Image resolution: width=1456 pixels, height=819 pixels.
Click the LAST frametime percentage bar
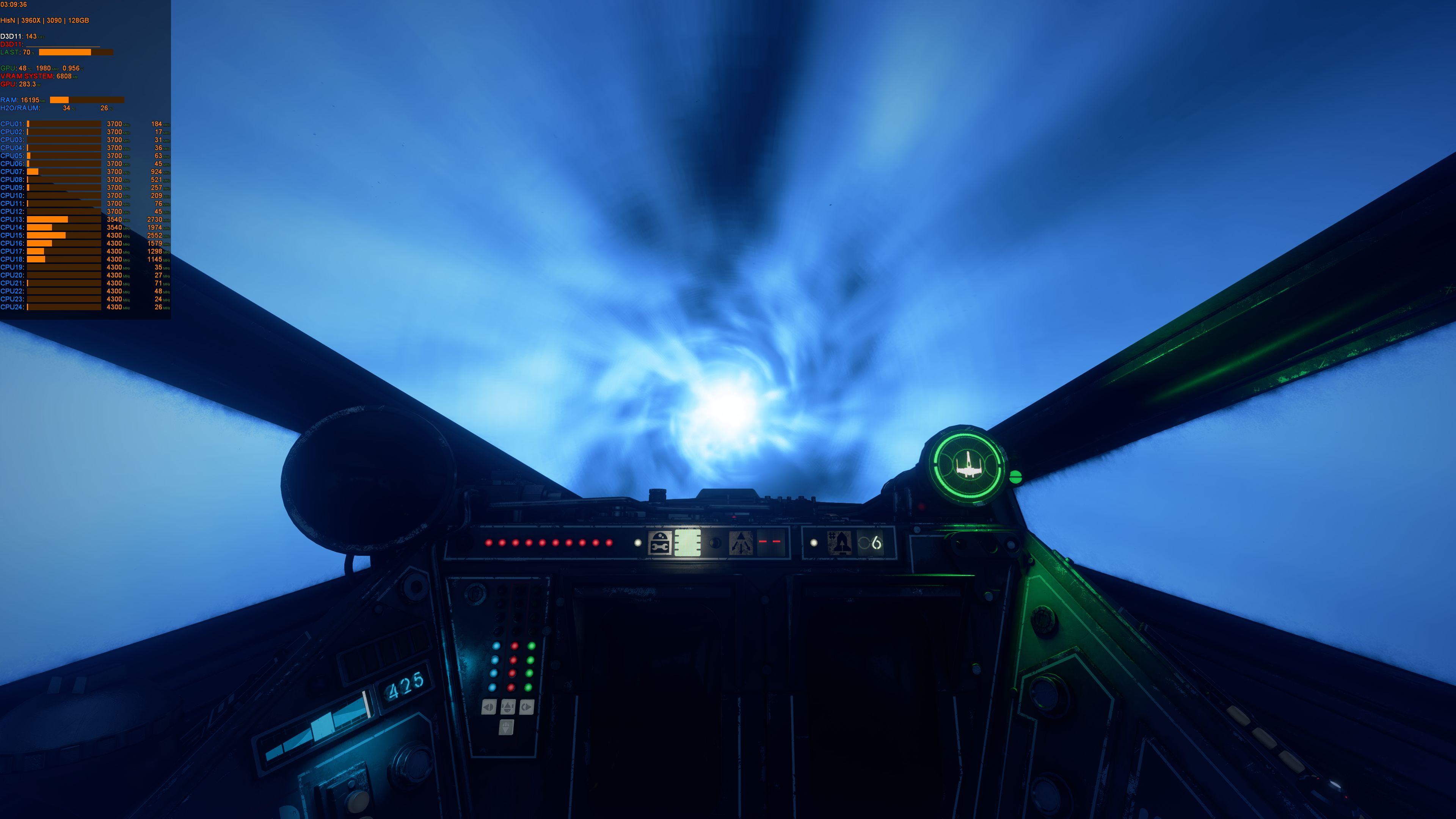point(65,52)
